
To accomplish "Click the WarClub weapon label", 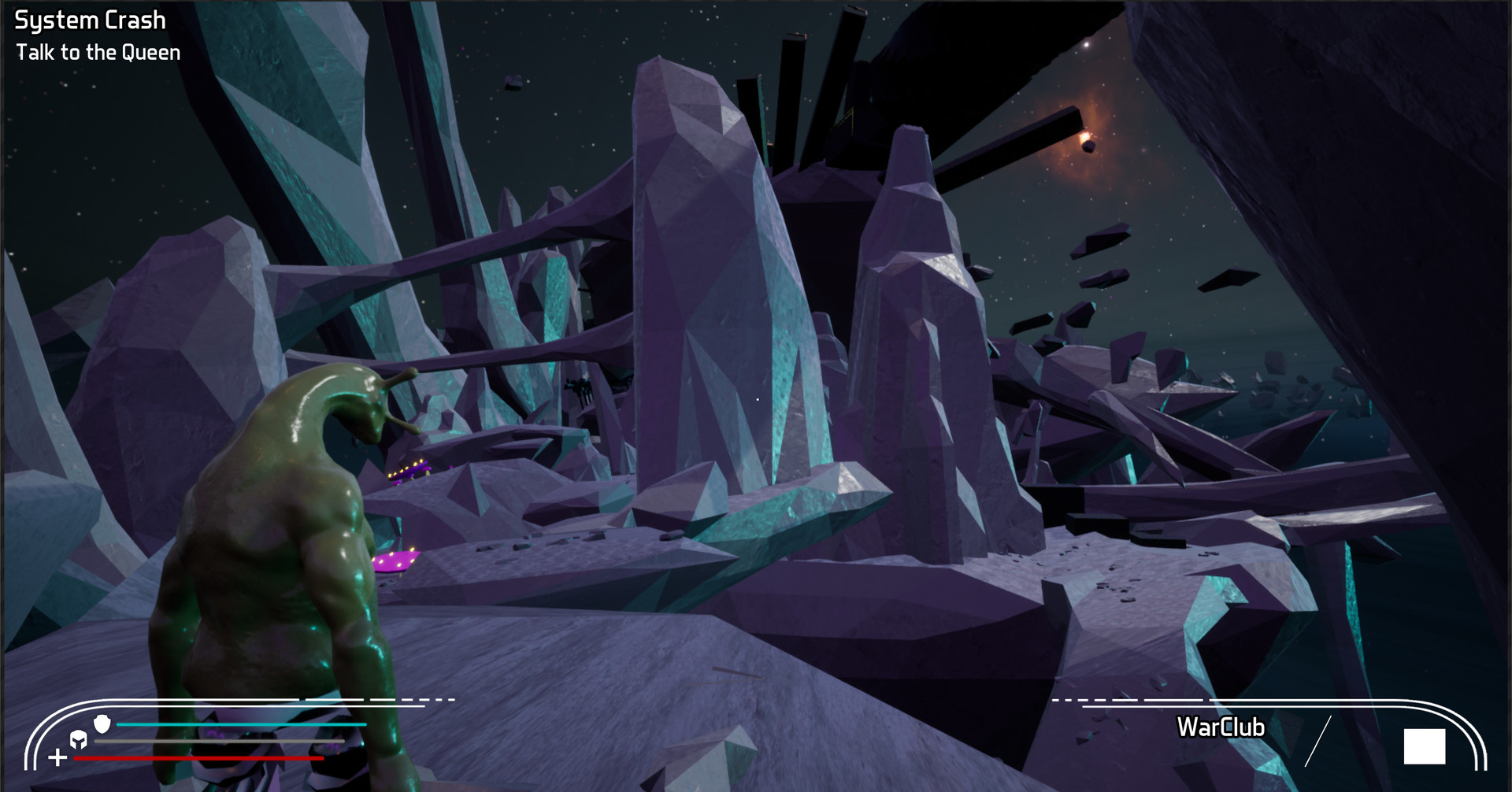I will pyautogui.click(x=1221, y=727).
